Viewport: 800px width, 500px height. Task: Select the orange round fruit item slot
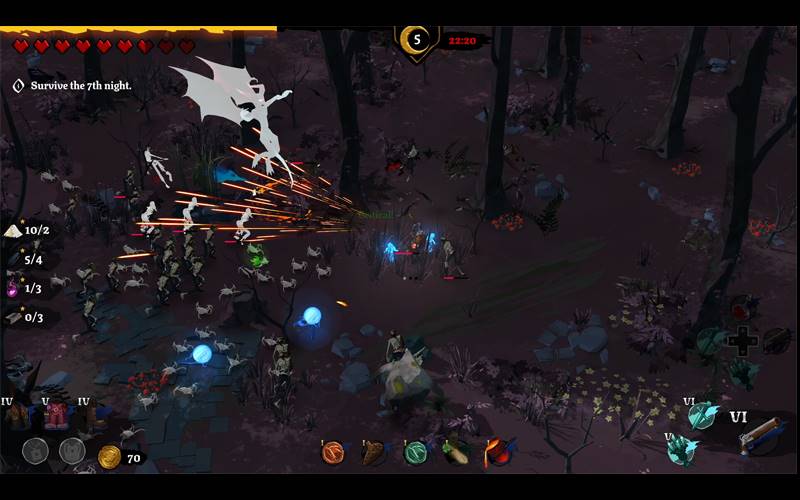(333, 452)
